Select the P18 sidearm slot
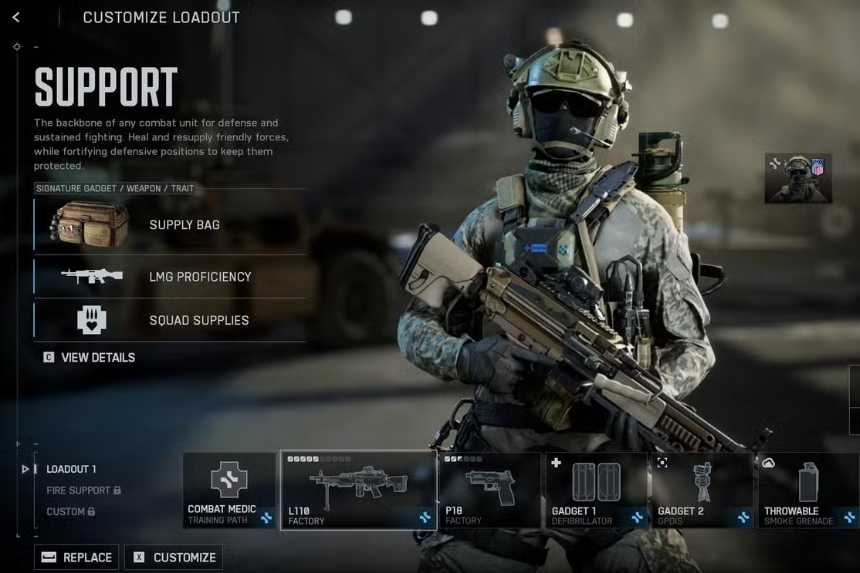Image resolution: width=860 pixels, height=573 pixels. (x=489, y=490)
